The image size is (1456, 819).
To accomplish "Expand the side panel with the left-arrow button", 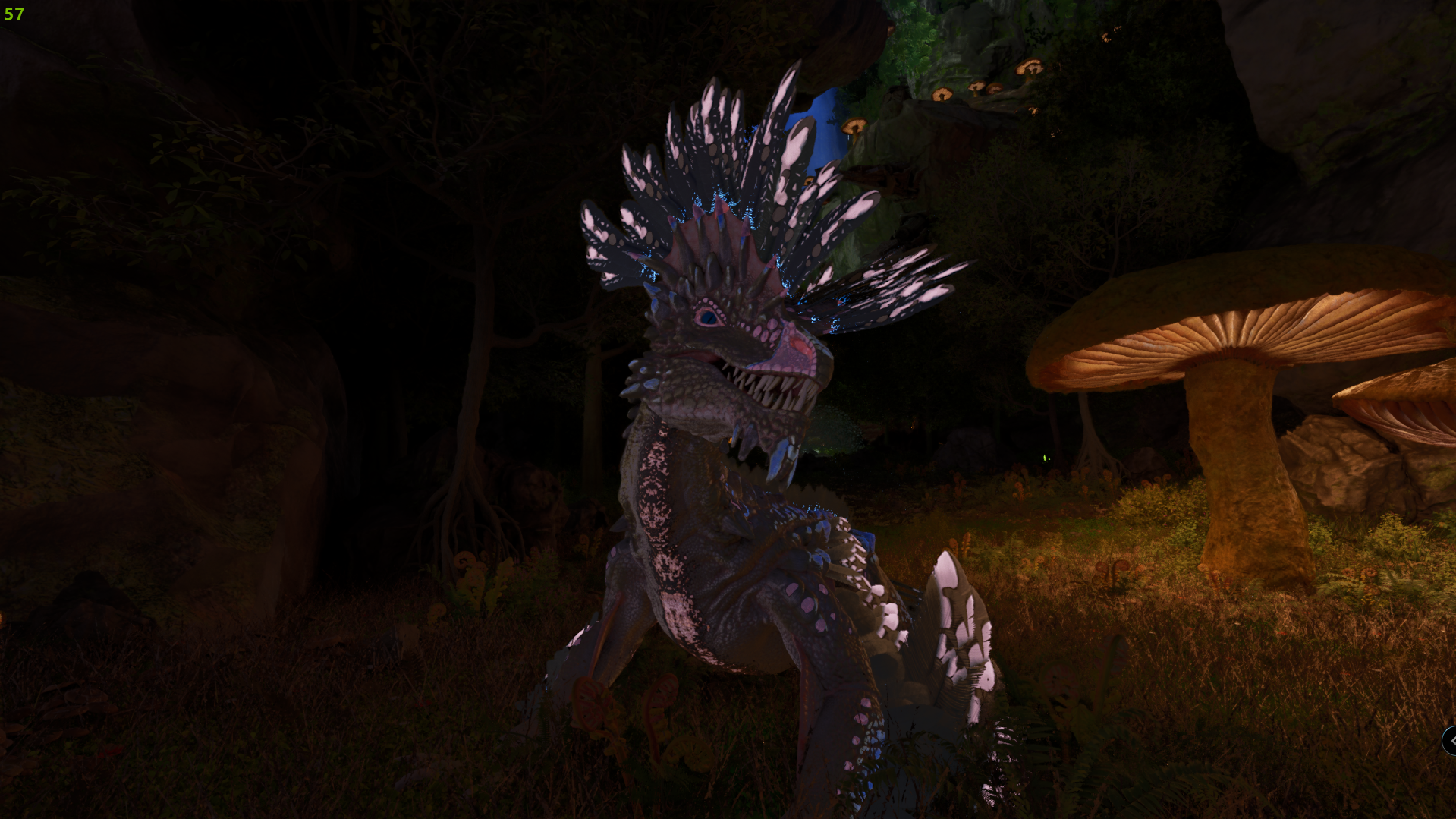I will (1450, 741).
